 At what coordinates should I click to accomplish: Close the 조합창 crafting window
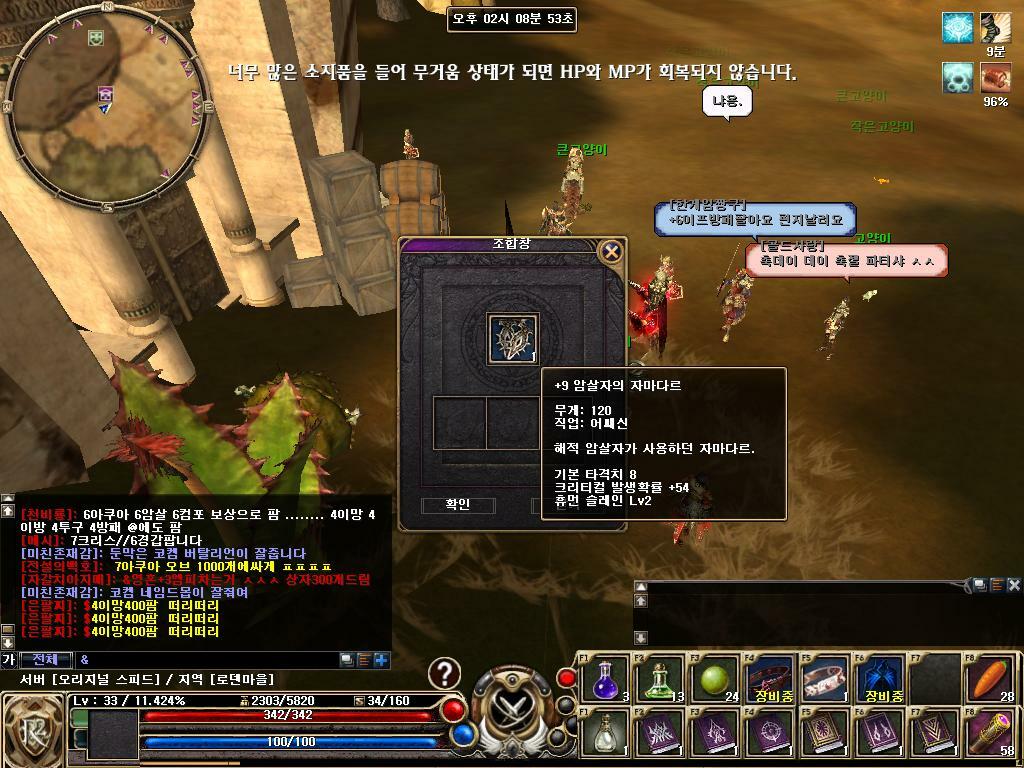tap(612, 251)
